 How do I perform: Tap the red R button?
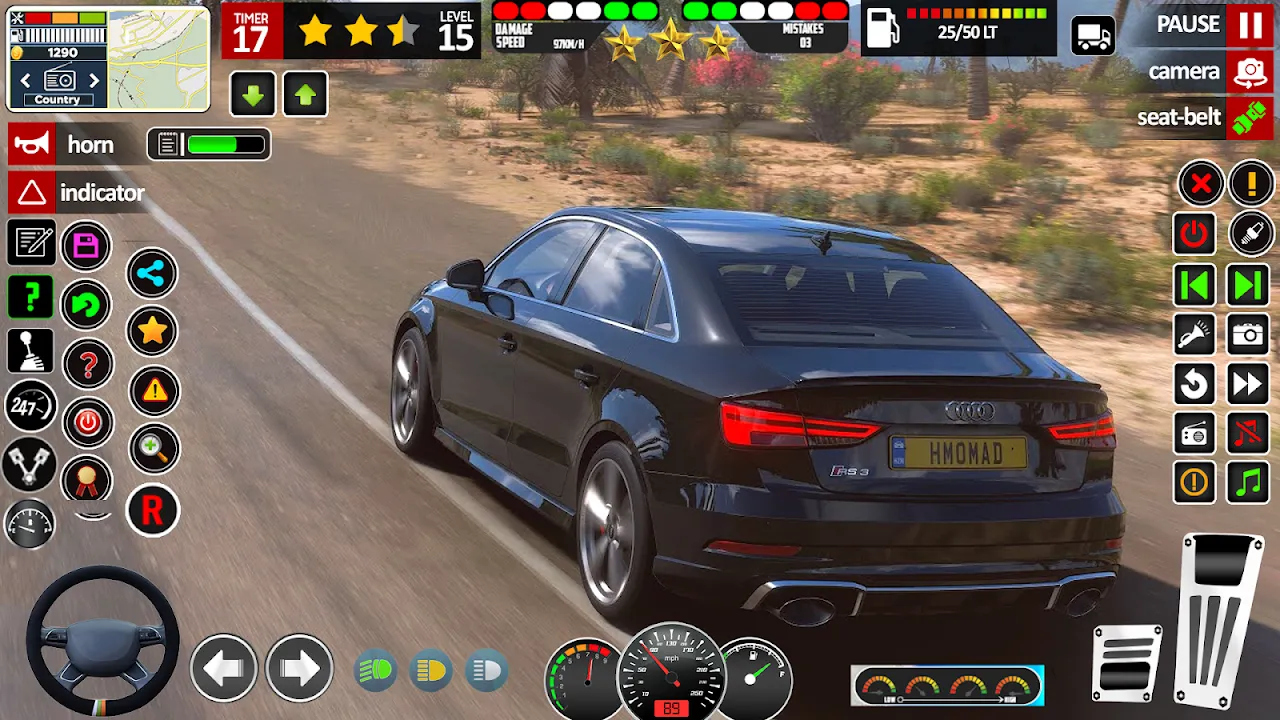click(152, 511)
